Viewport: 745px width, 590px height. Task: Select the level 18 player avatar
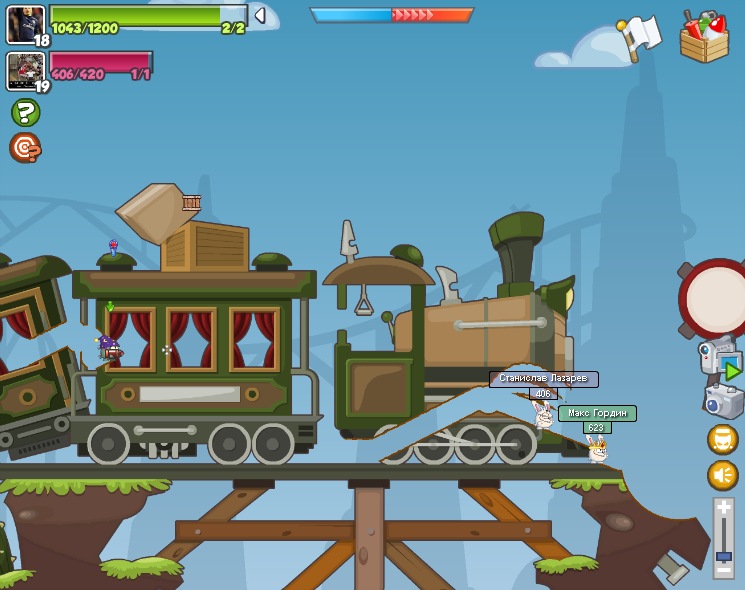[x=26, y=25]
